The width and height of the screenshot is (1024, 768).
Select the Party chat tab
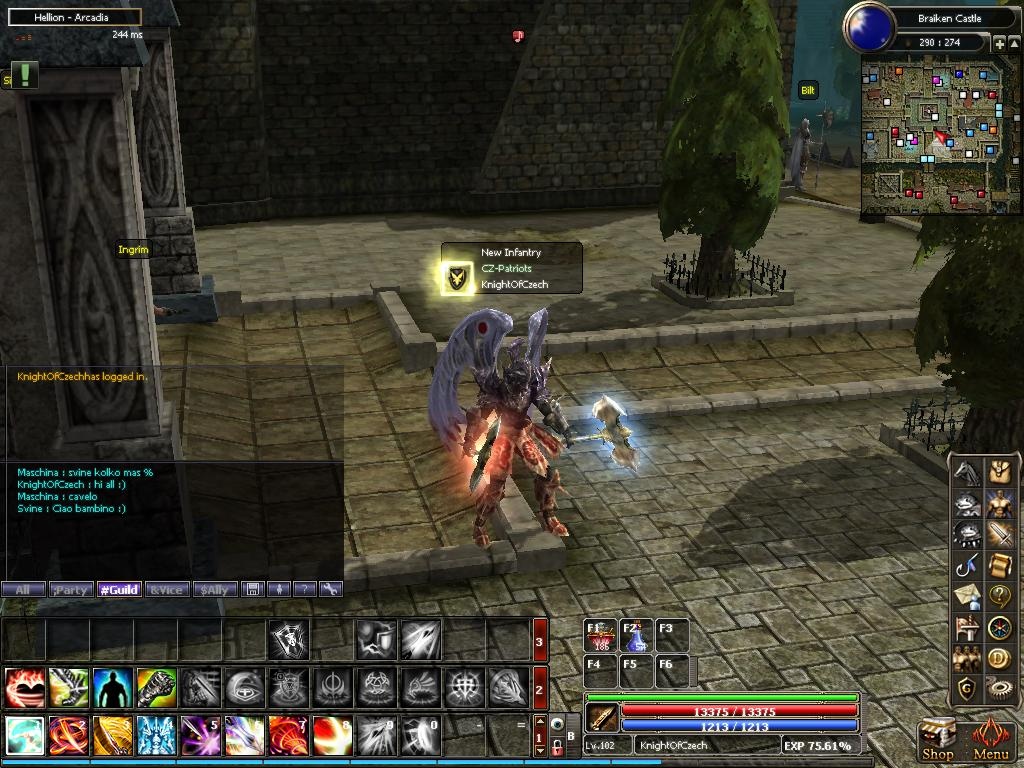coord(70,590)
